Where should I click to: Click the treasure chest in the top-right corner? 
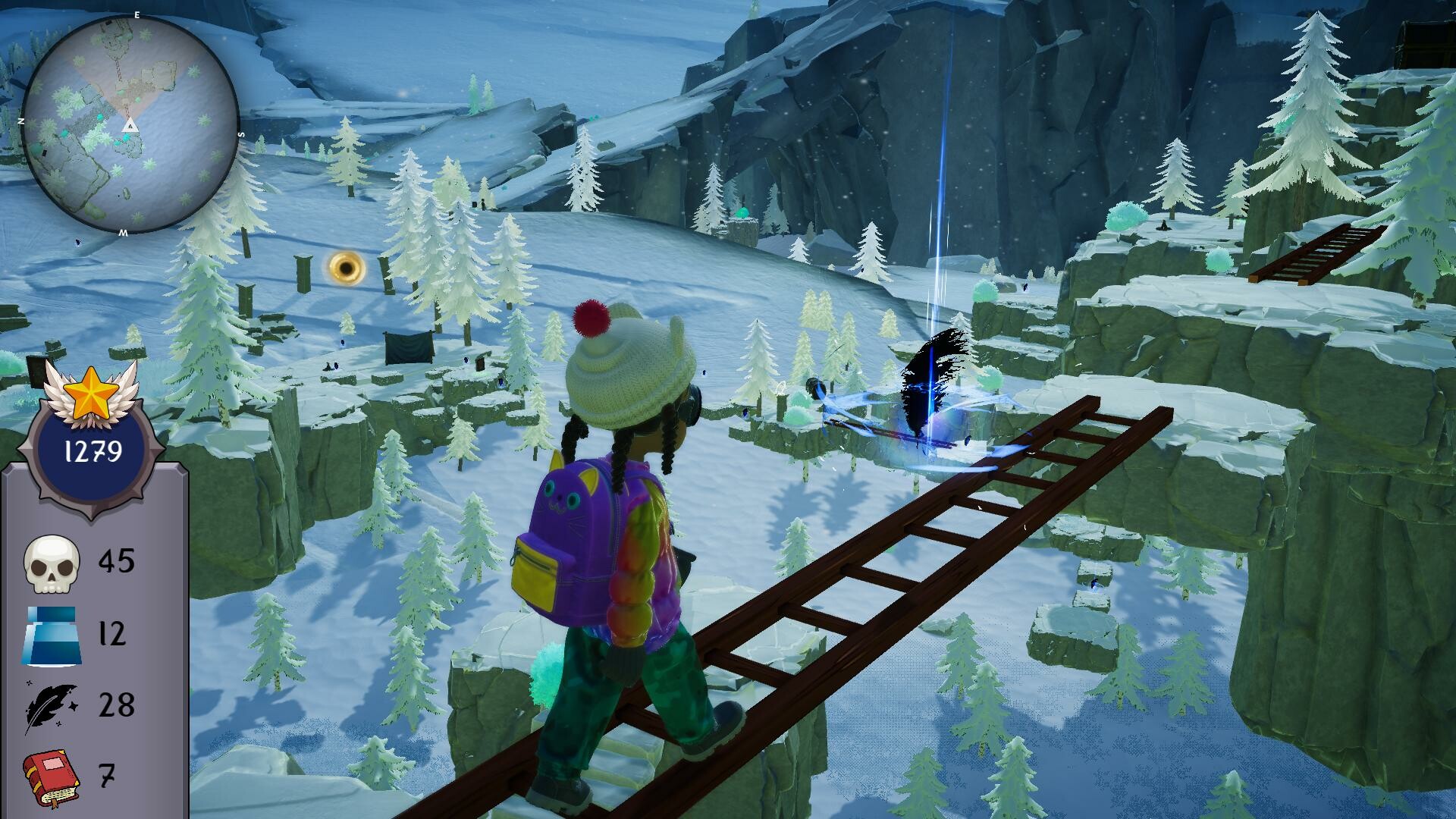1431,42
